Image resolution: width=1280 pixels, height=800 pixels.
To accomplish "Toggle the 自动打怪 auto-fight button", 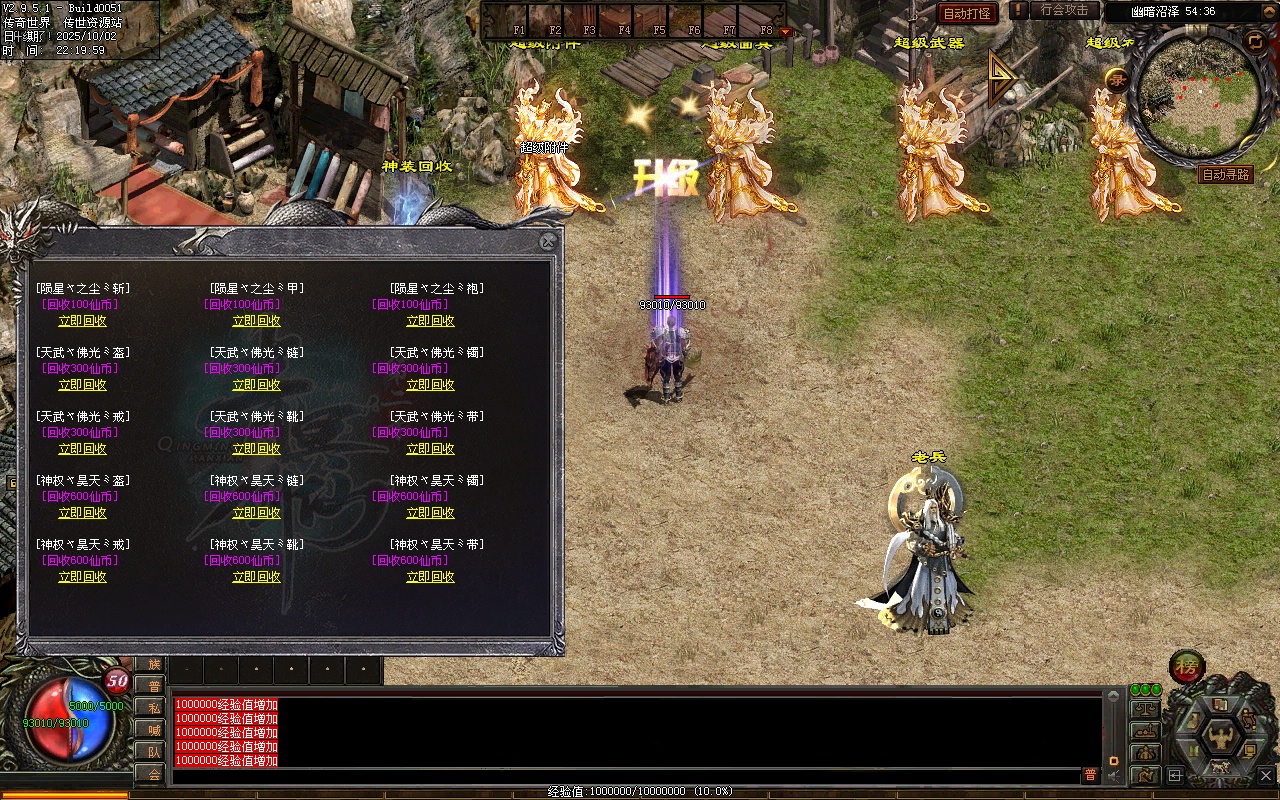I will (x=967, y=13).
